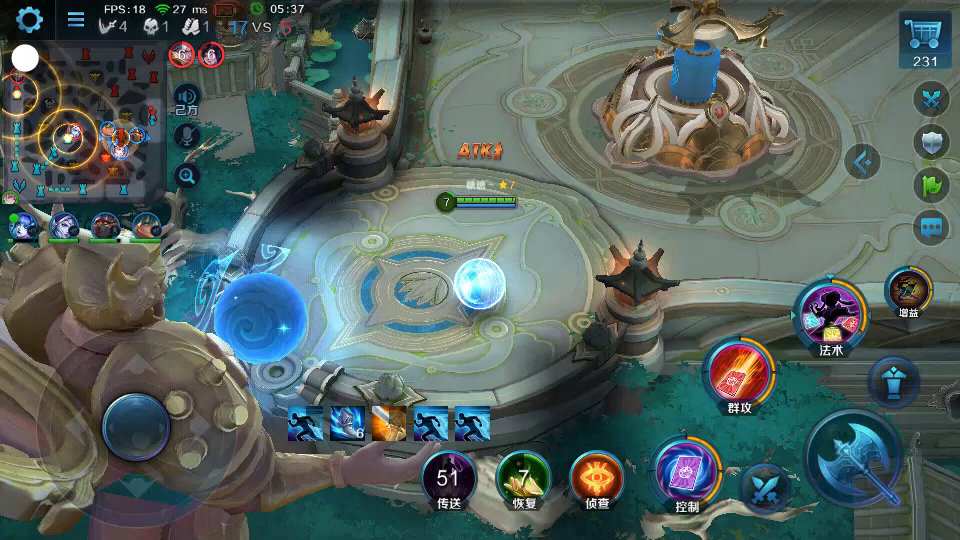This screenshot has height=540, width=960.
Task: Activate the 恢复 recovery spell
Action: pos(524,476)
